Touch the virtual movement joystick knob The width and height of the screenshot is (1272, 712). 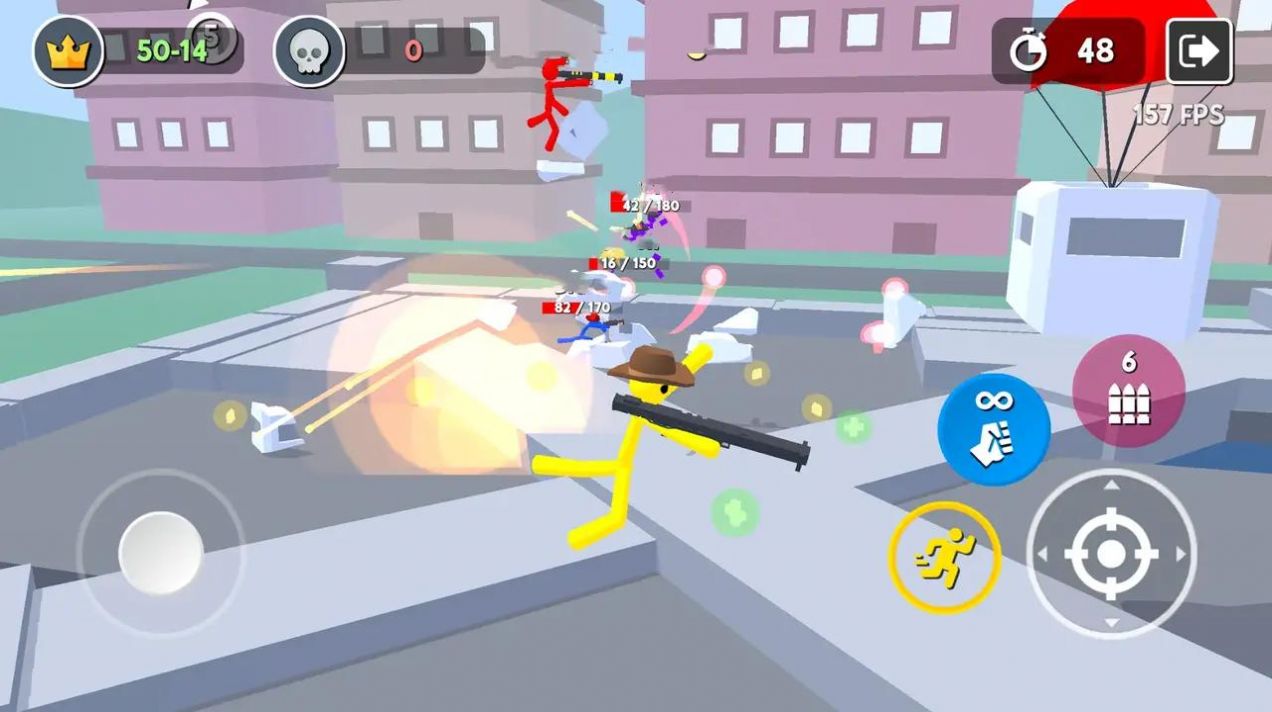point(161,553)
